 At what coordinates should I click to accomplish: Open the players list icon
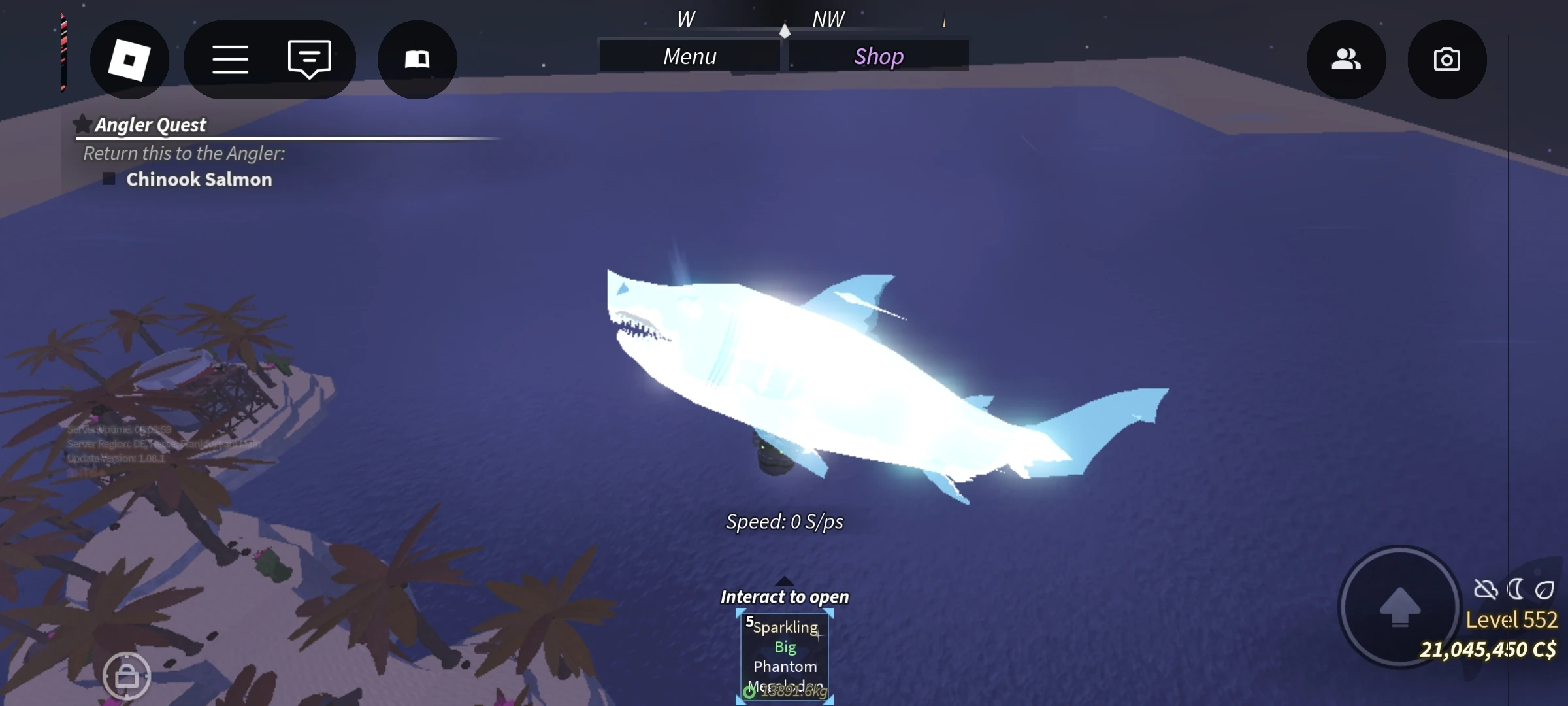pos(1346,59)
